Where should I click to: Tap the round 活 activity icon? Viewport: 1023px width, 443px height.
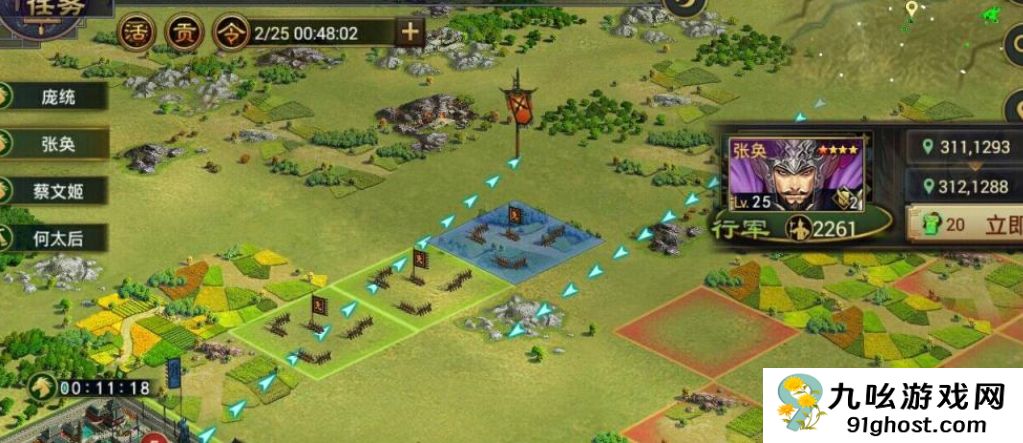(x=138, y=31)
